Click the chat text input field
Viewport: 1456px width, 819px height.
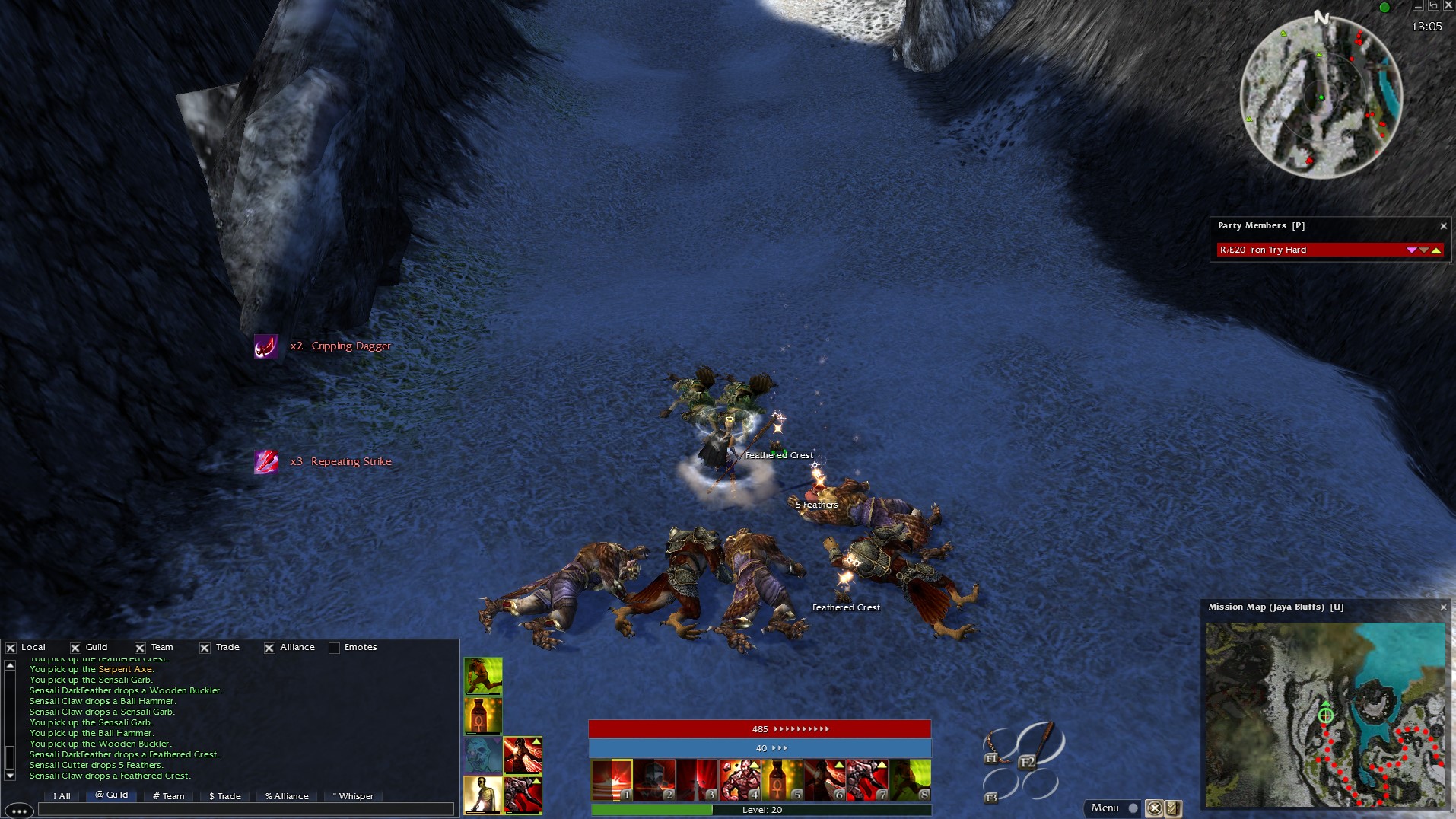pyautogui.click(x=245, y=810)
